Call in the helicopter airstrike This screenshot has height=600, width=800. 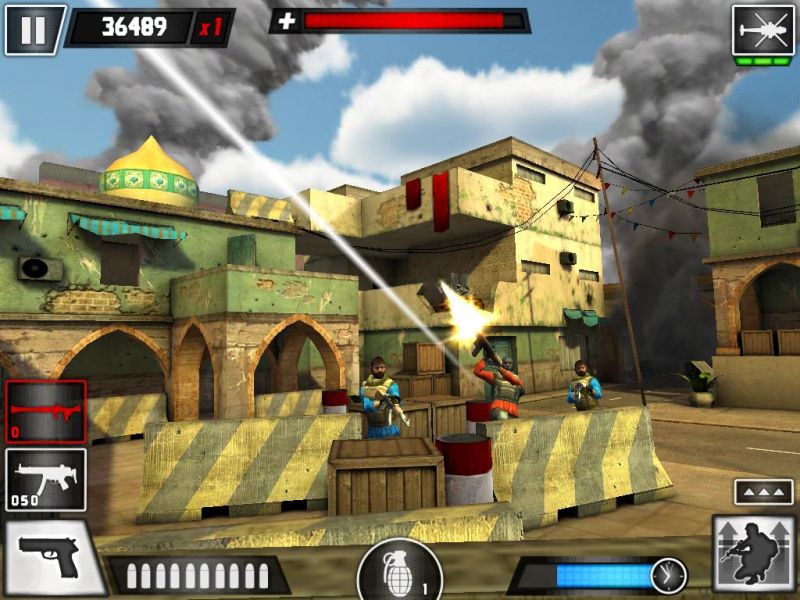pyautogui.click(x=763, y=30)
